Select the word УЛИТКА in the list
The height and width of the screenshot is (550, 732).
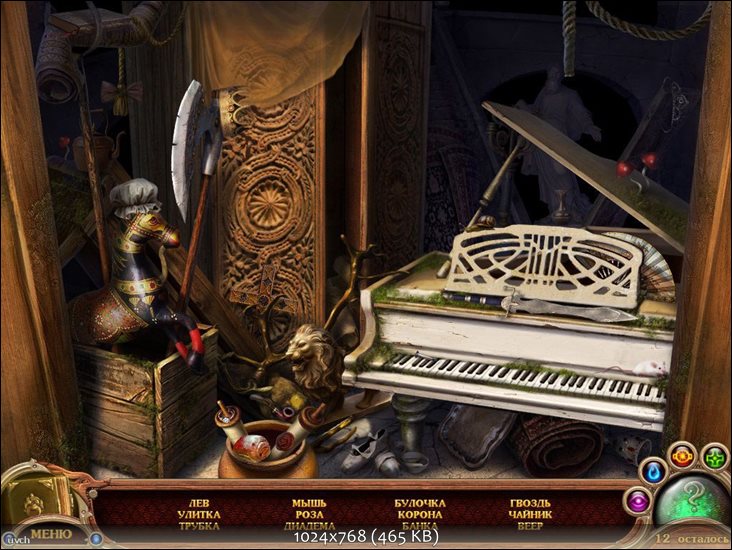coord(199,514)
